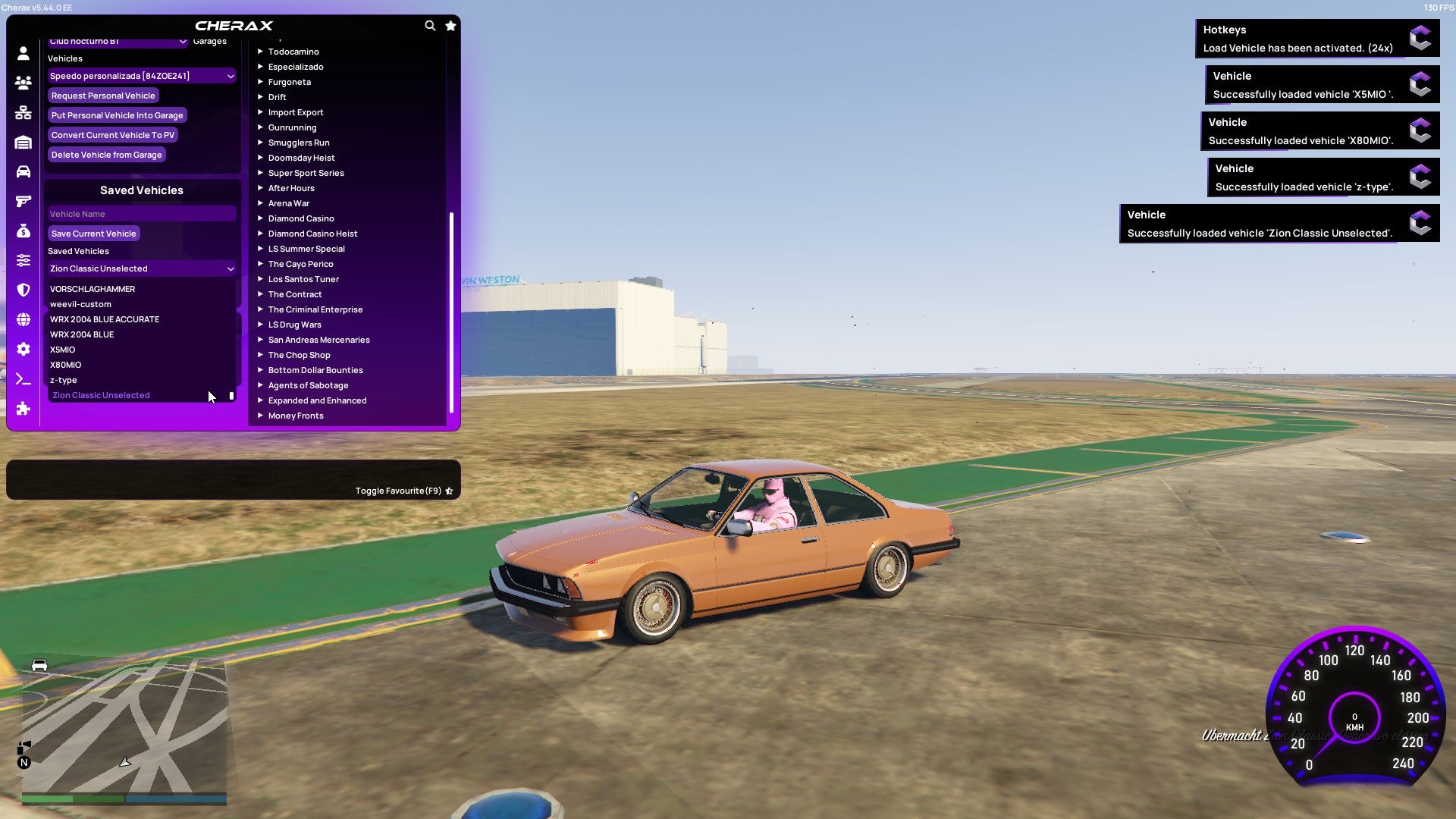Select the Money bag icon
Viewport: 1456px width, 819px height.
tap(23, 230)
